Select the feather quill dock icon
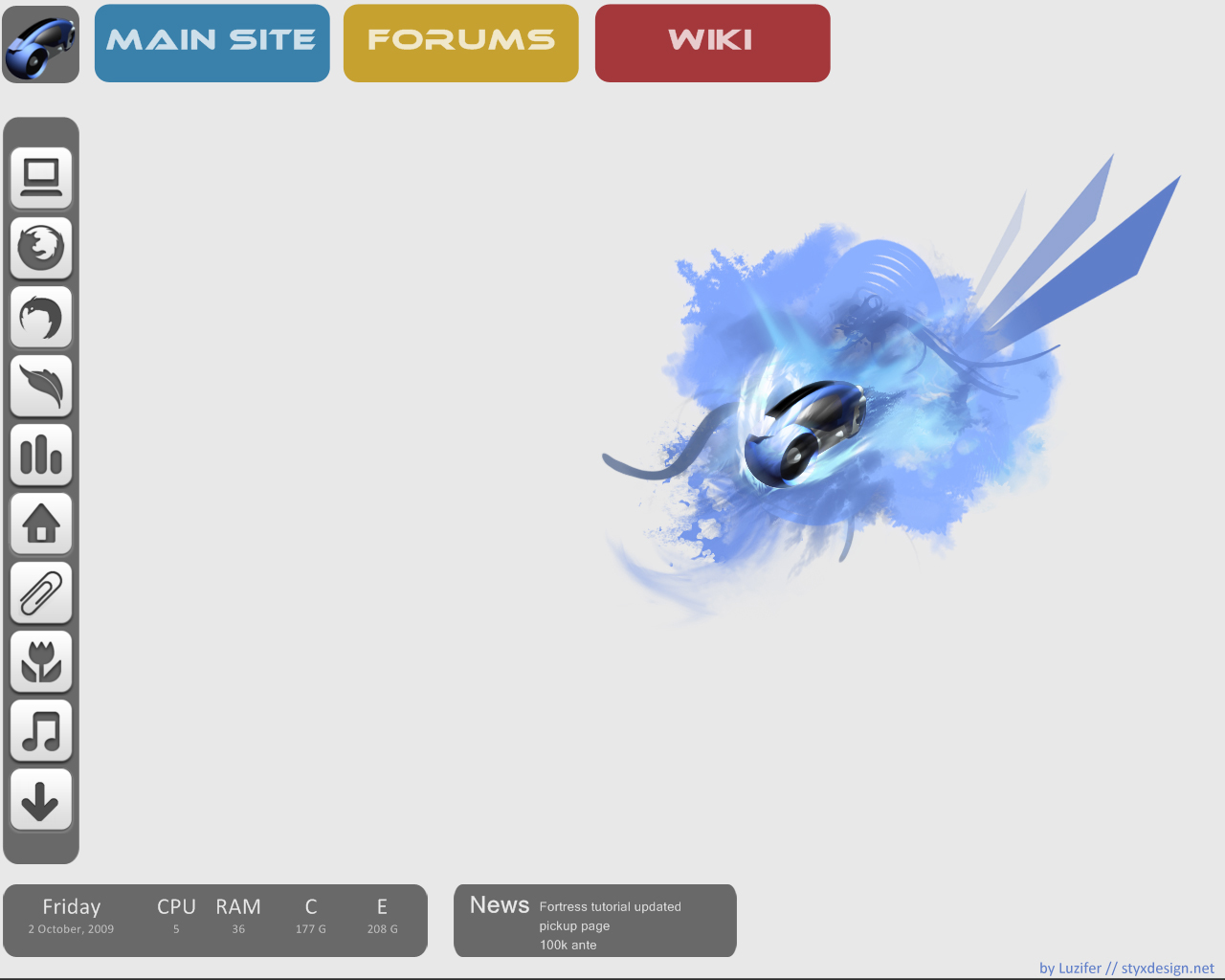The height and width of the screenshot is (980, 1225). (x=41, y=386)
